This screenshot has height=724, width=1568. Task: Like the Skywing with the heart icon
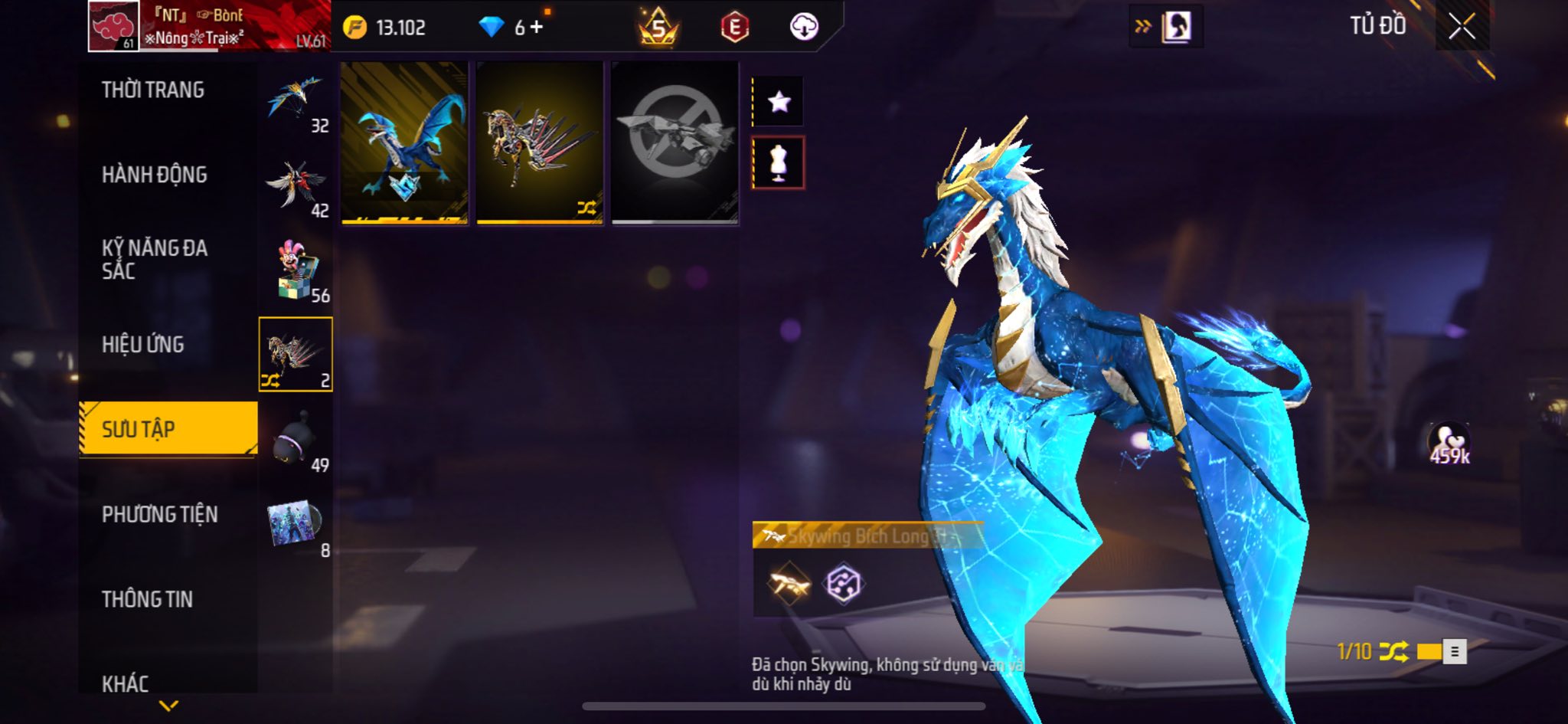(x=1448, y=442)
